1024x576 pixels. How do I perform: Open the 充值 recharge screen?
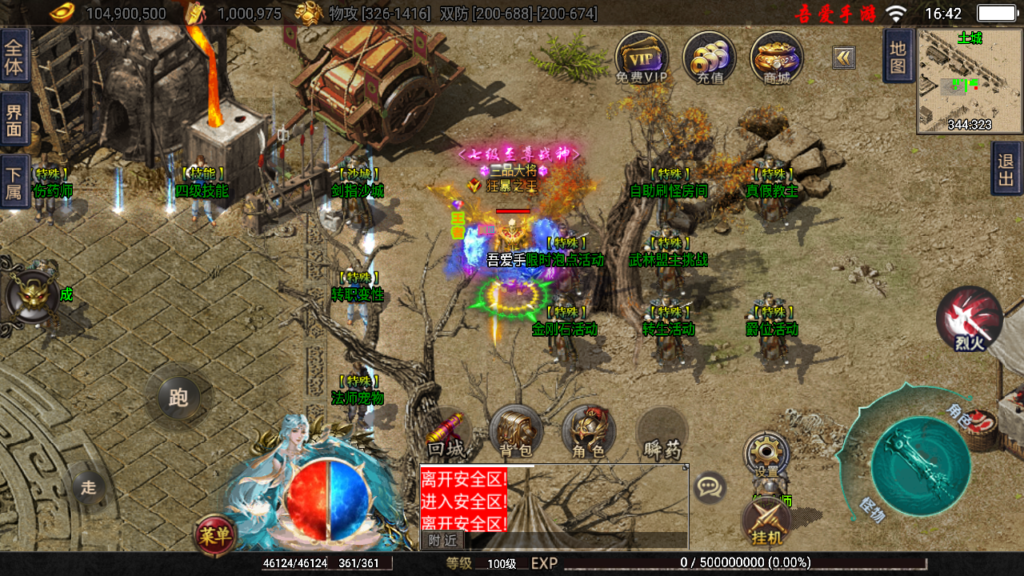click(x=709, y=56)
